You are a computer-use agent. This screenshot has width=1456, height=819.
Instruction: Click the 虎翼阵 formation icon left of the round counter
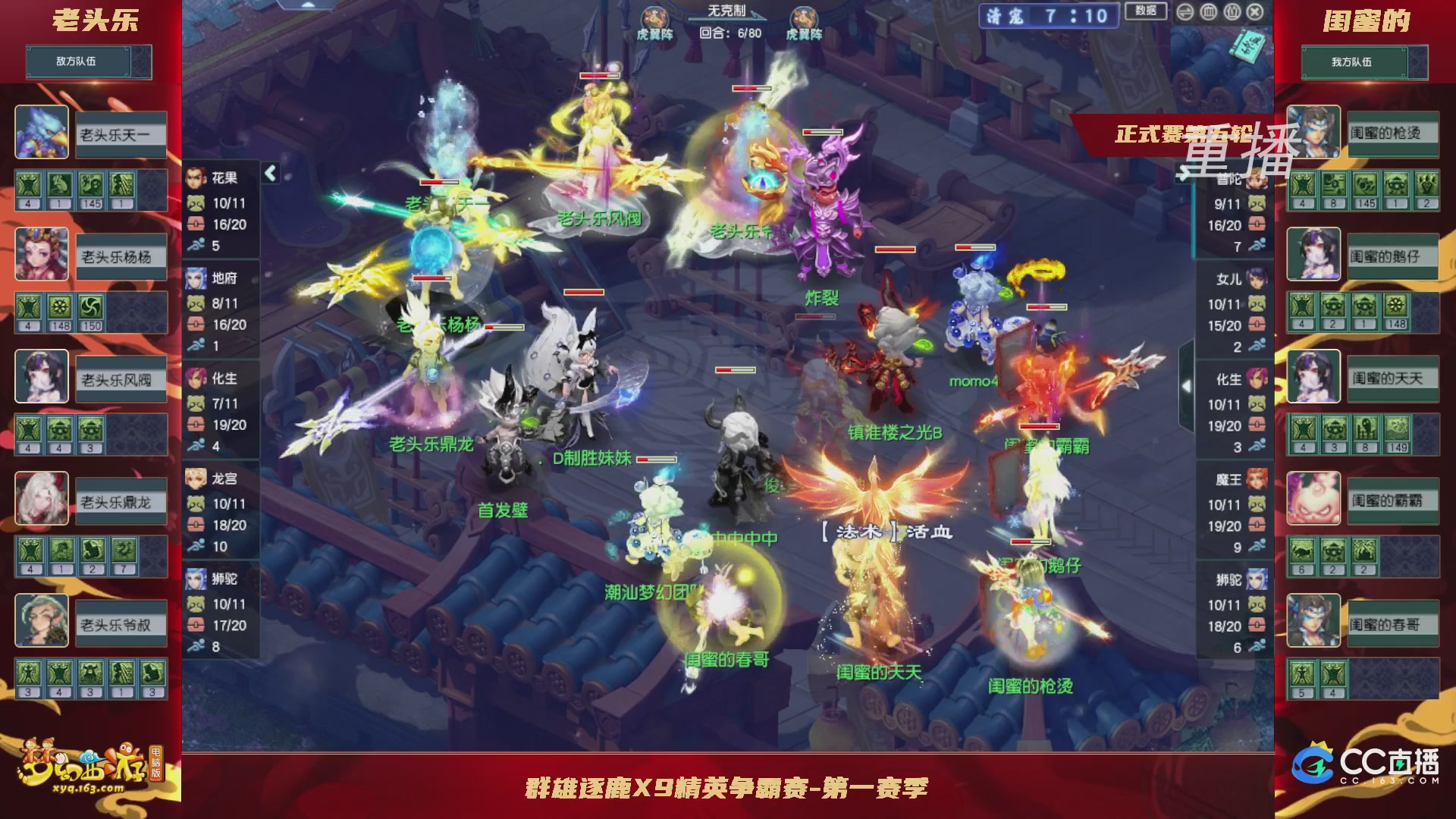click(x=656, y=17)
